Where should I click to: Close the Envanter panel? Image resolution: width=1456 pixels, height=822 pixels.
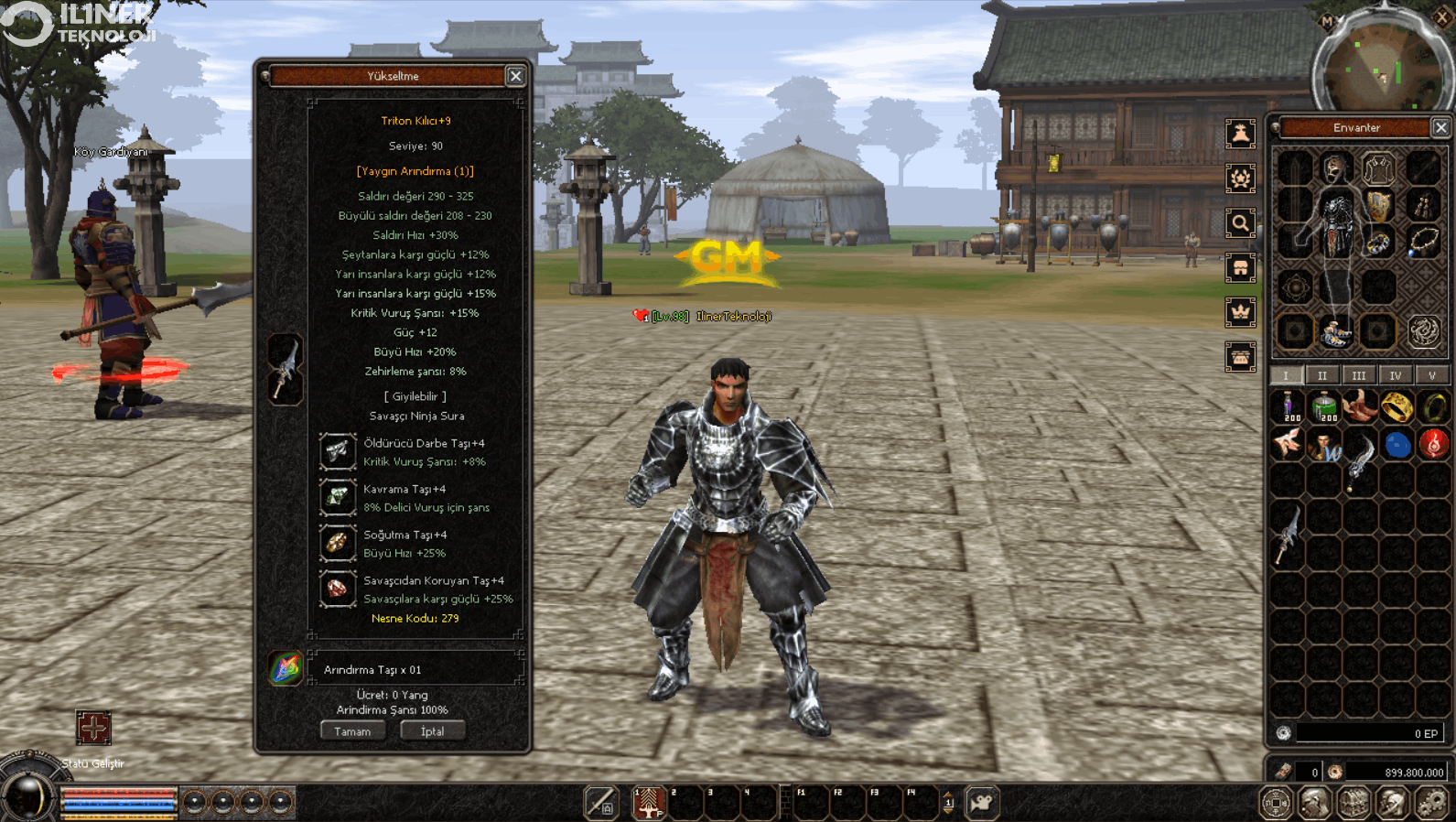1440,127
